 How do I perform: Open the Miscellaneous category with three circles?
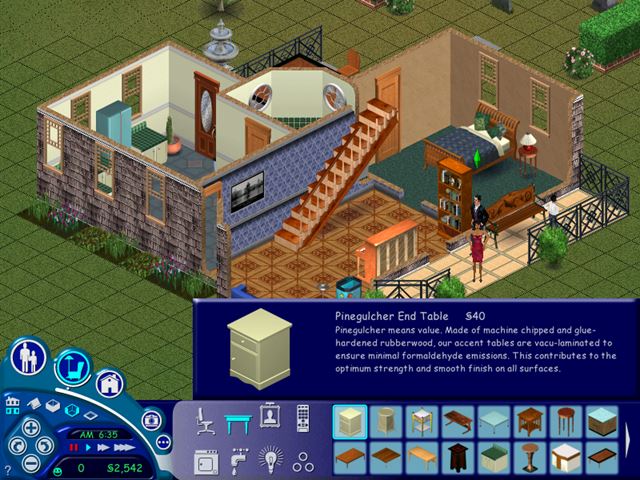[x=302, y=460]
